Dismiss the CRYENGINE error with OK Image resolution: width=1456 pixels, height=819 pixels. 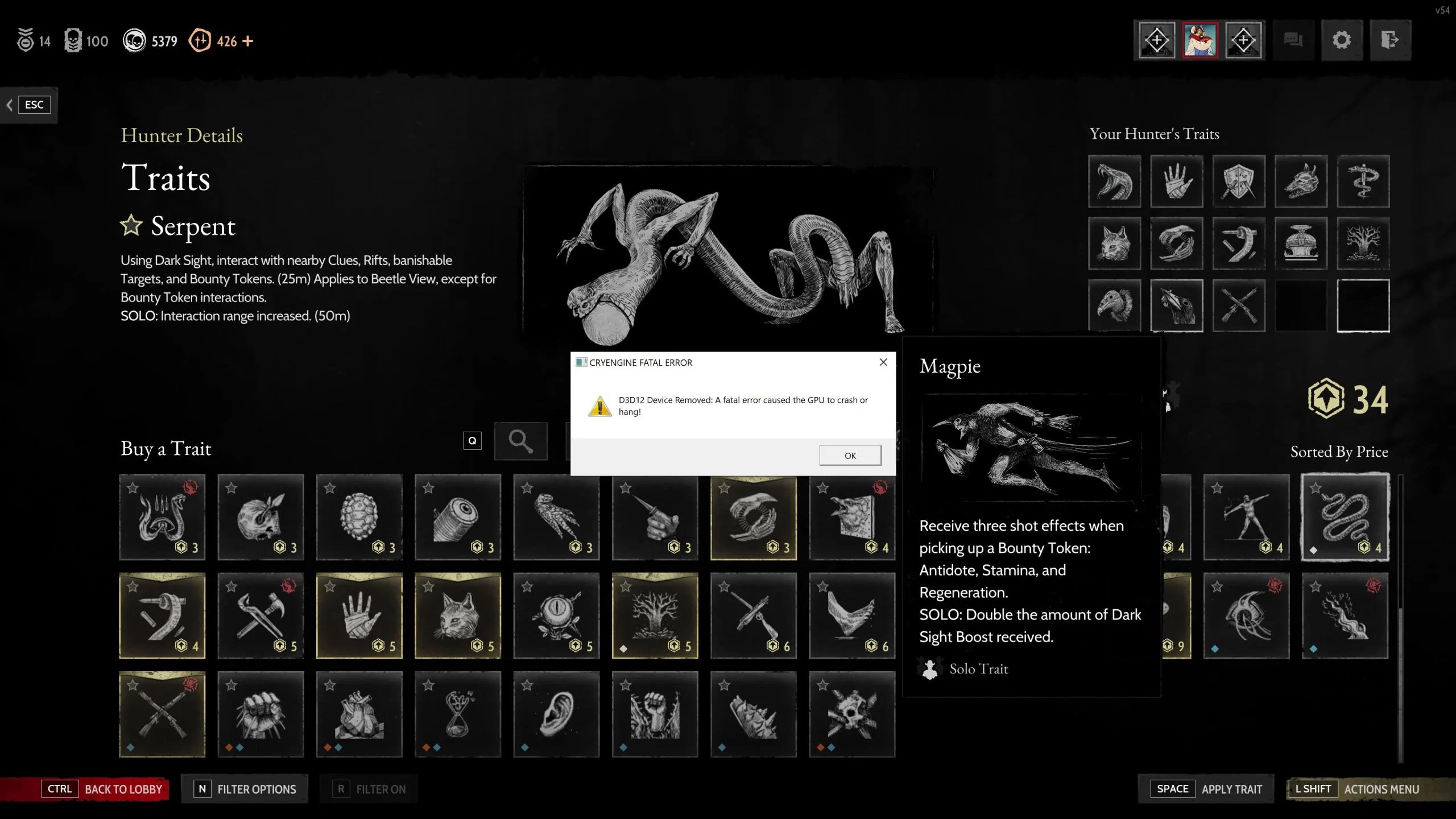tap(850, 455)
